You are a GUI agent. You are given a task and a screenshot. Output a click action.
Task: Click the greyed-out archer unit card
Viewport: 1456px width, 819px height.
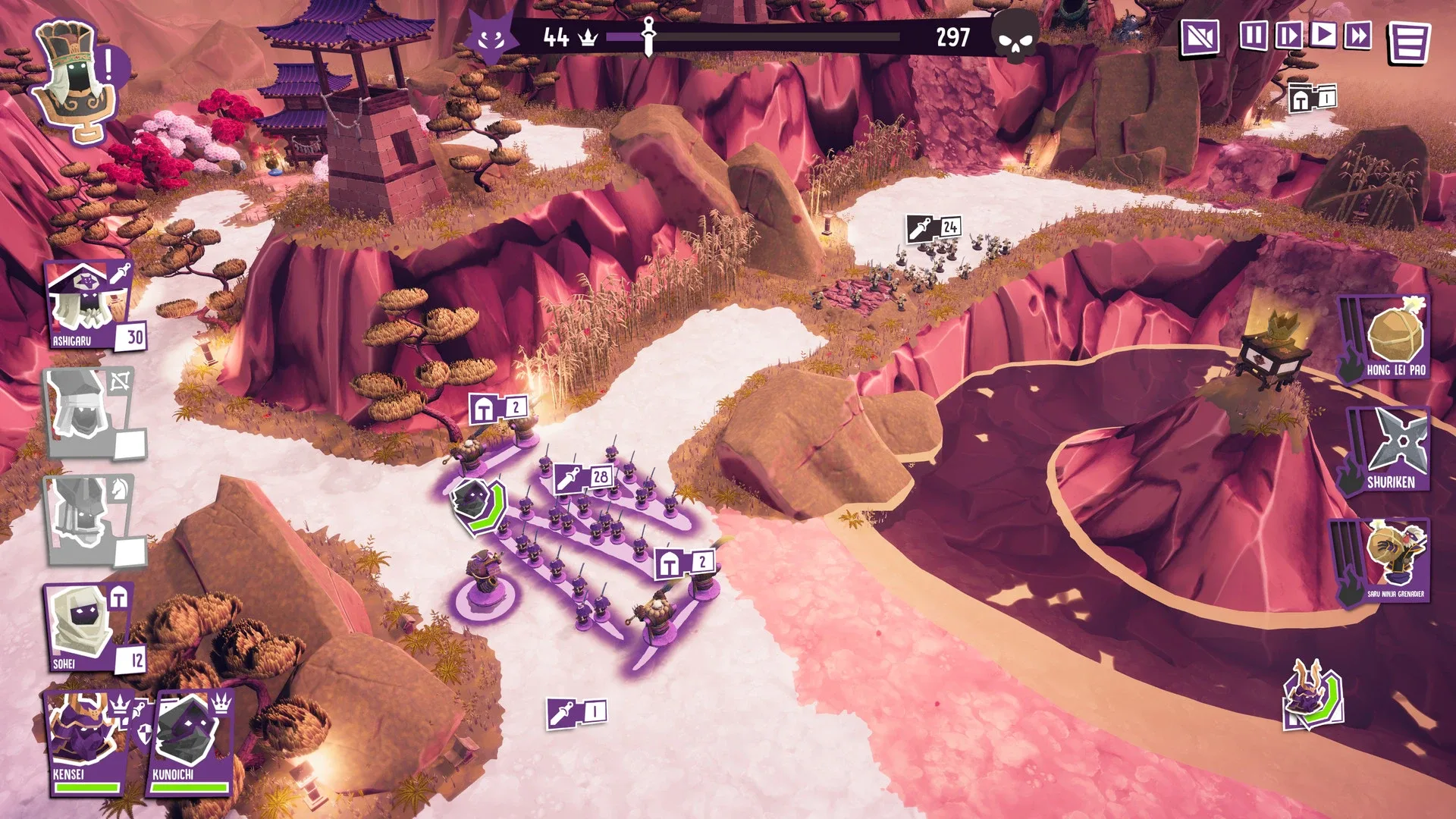(x=91, y=413)
